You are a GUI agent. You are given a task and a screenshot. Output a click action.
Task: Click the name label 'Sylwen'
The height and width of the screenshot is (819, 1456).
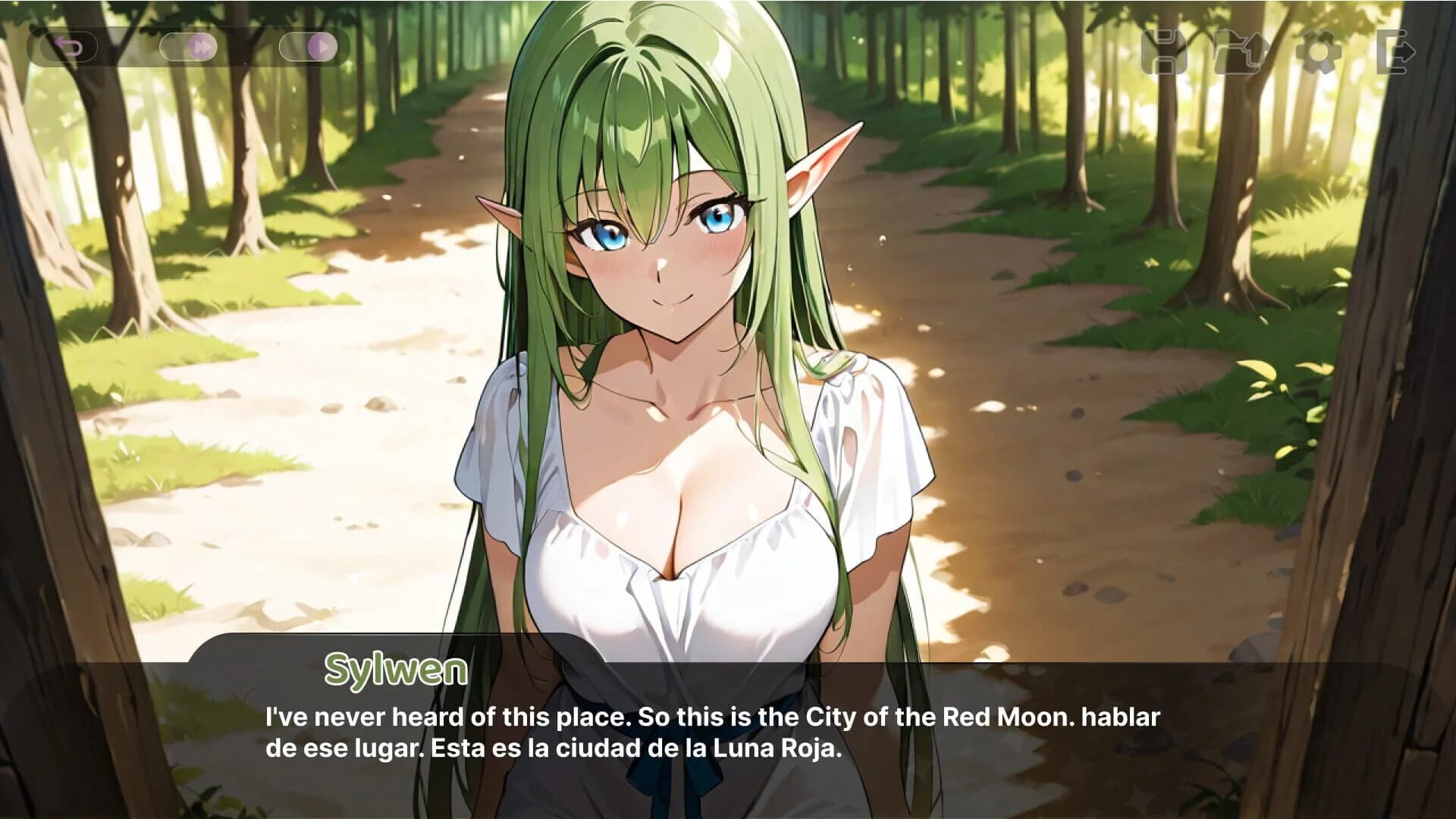pyautogui.click(x=397, y=669)
